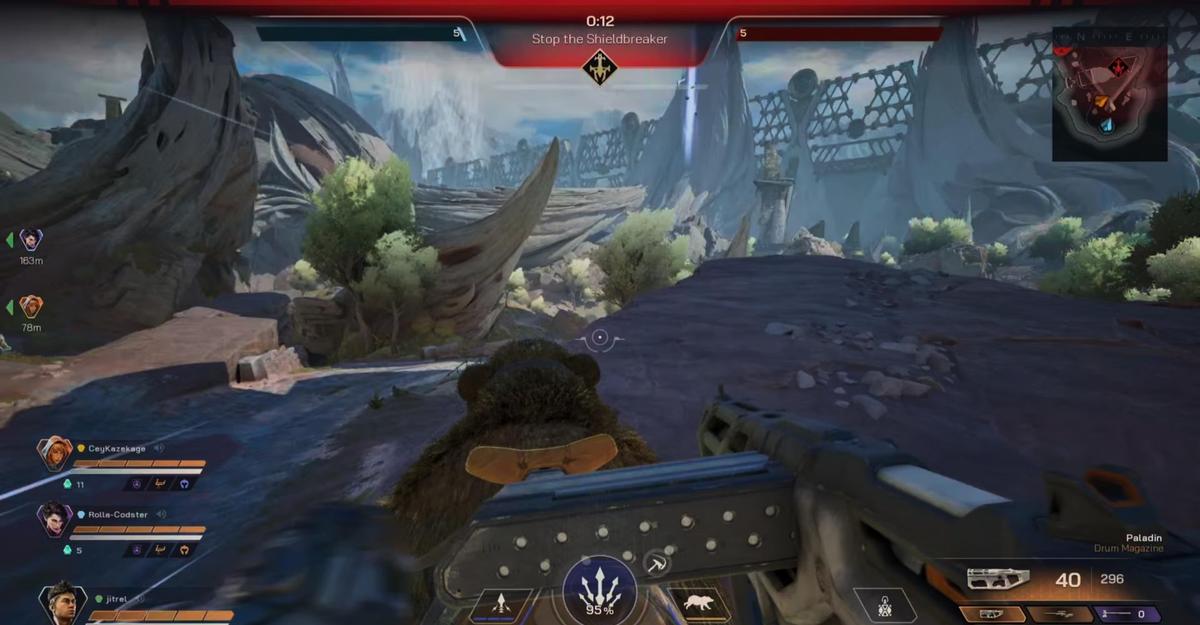Select the Shieldbreaker objective emblem
This screenshot has width=1200, height=625.
pos(599,67)
